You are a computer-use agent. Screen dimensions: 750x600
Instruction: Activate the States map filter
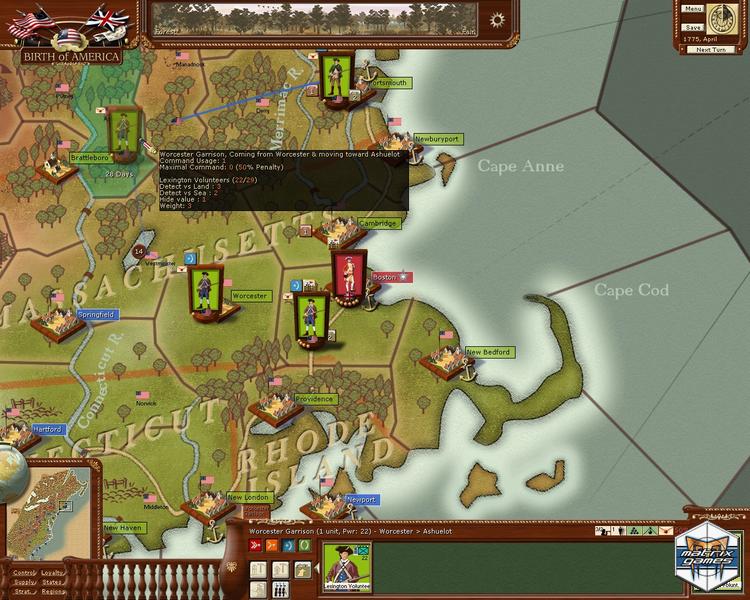pyautogui.click(x=53, y=582)
